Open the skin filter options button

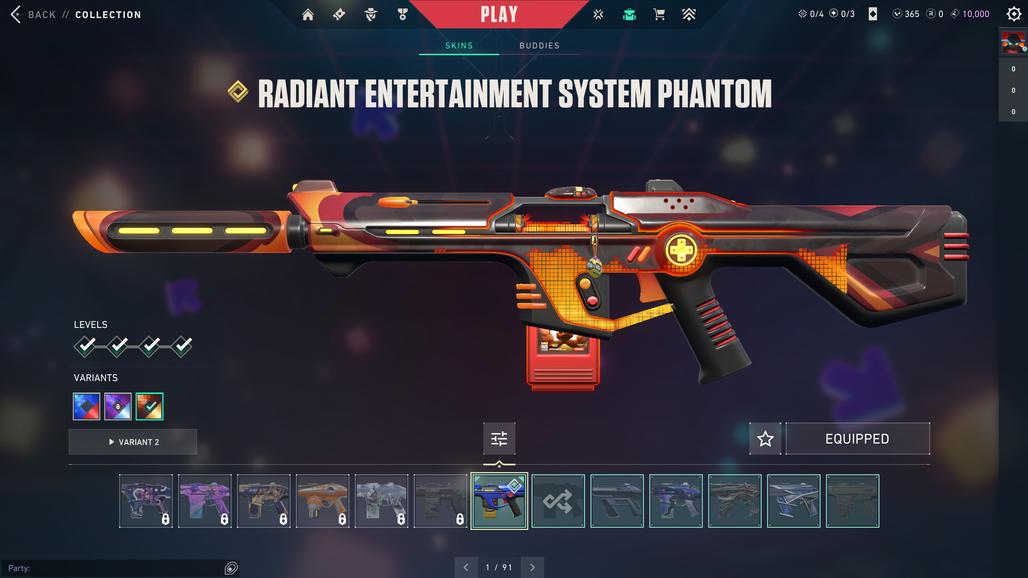(x=499, y=439)
